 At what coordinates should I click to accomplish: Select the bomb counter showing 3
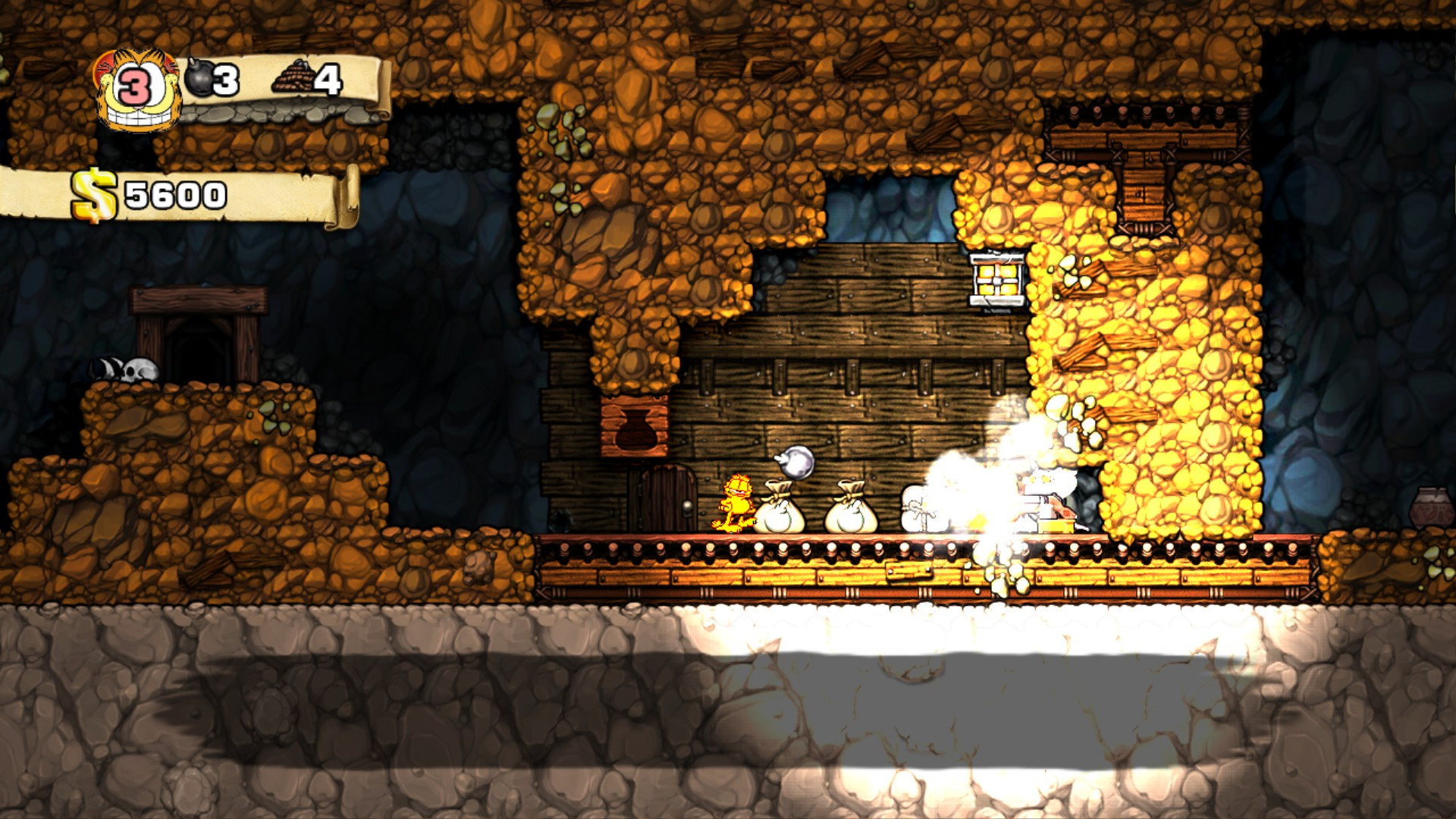pyautogui.click(x=224, y=79)
